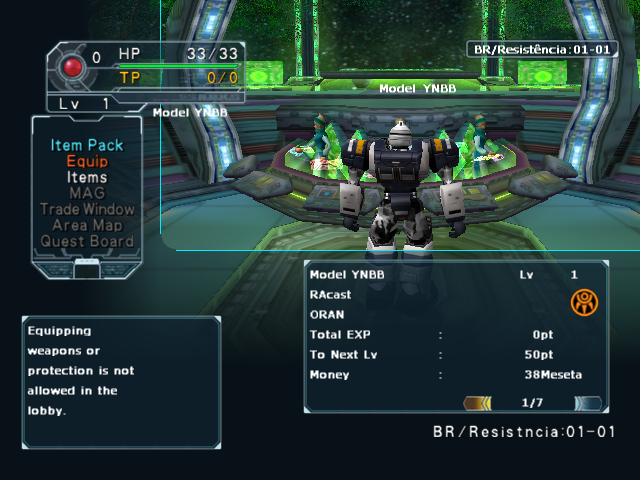
Task: Go to previous character info page
Action: 478,403
